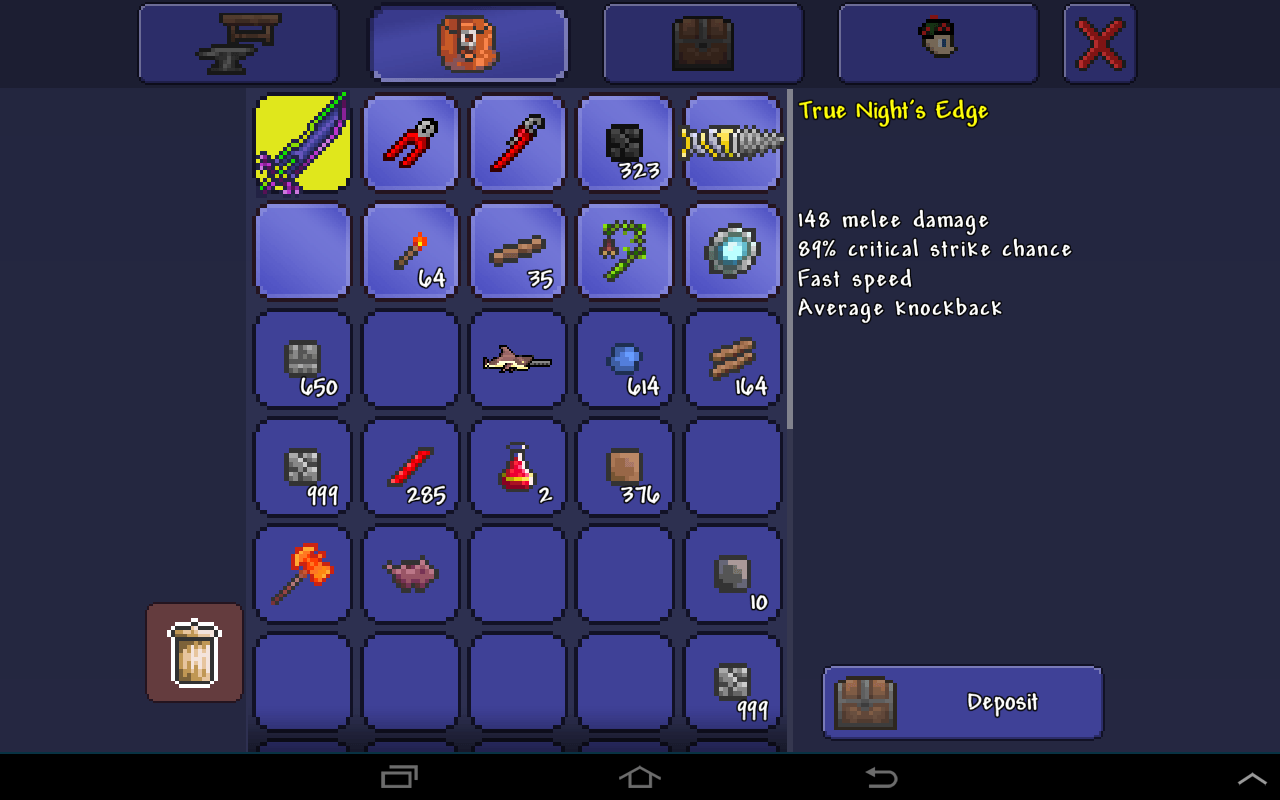Switch to the crafting anvil tab

(238, 43)
